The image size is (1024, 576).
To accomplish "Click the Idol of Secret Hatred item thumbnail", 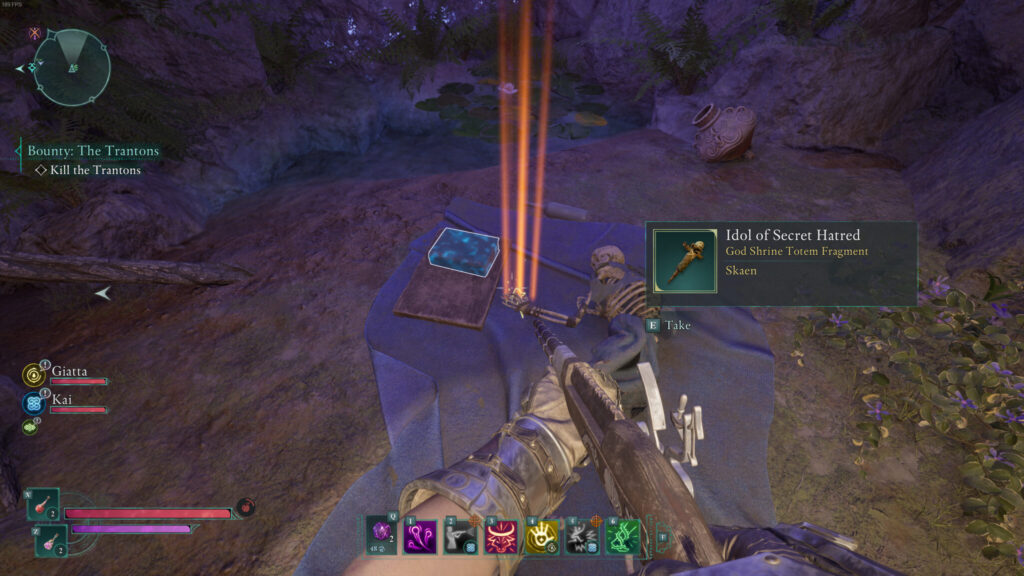I will (685, 261).
